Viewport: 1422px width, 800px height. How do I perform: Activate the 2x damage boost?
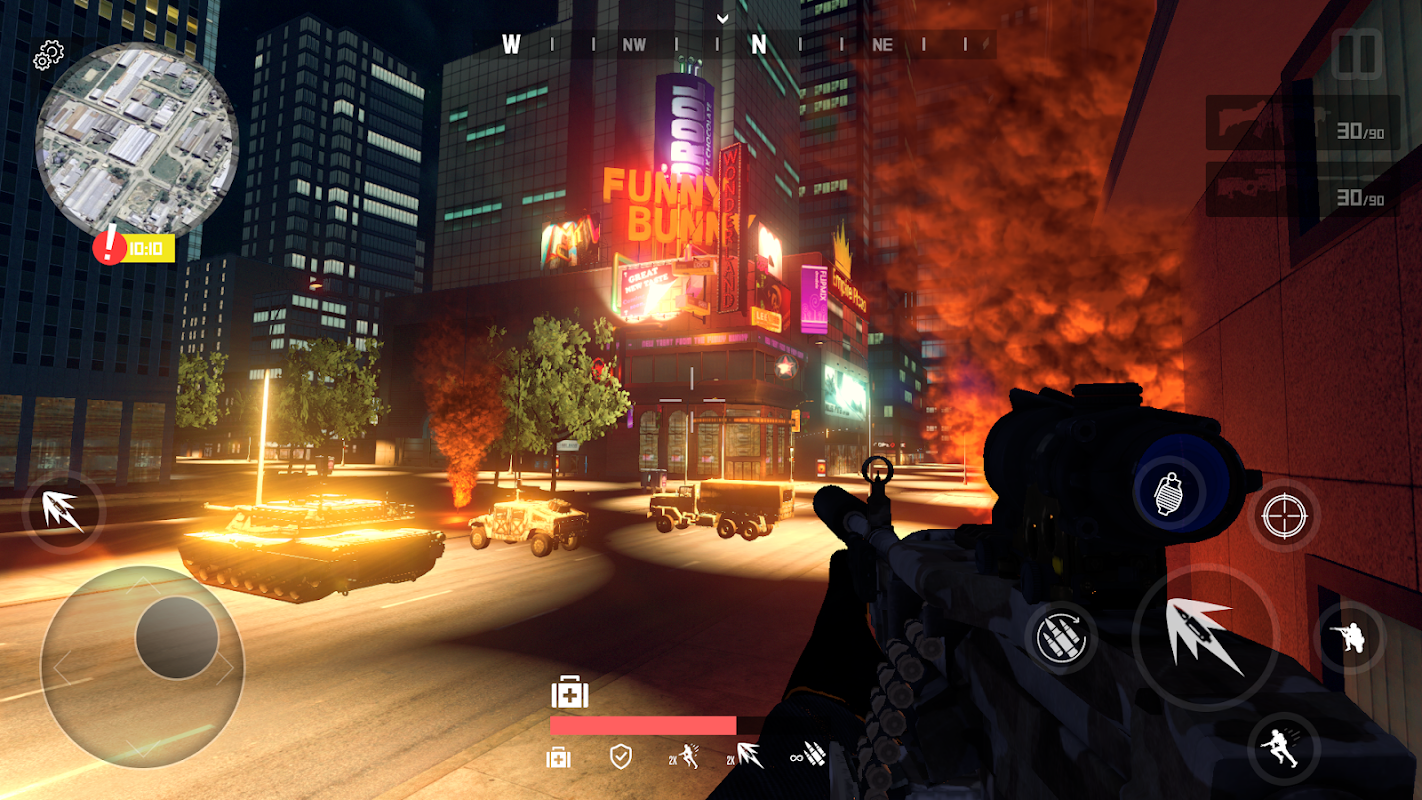tap(744, 756)
